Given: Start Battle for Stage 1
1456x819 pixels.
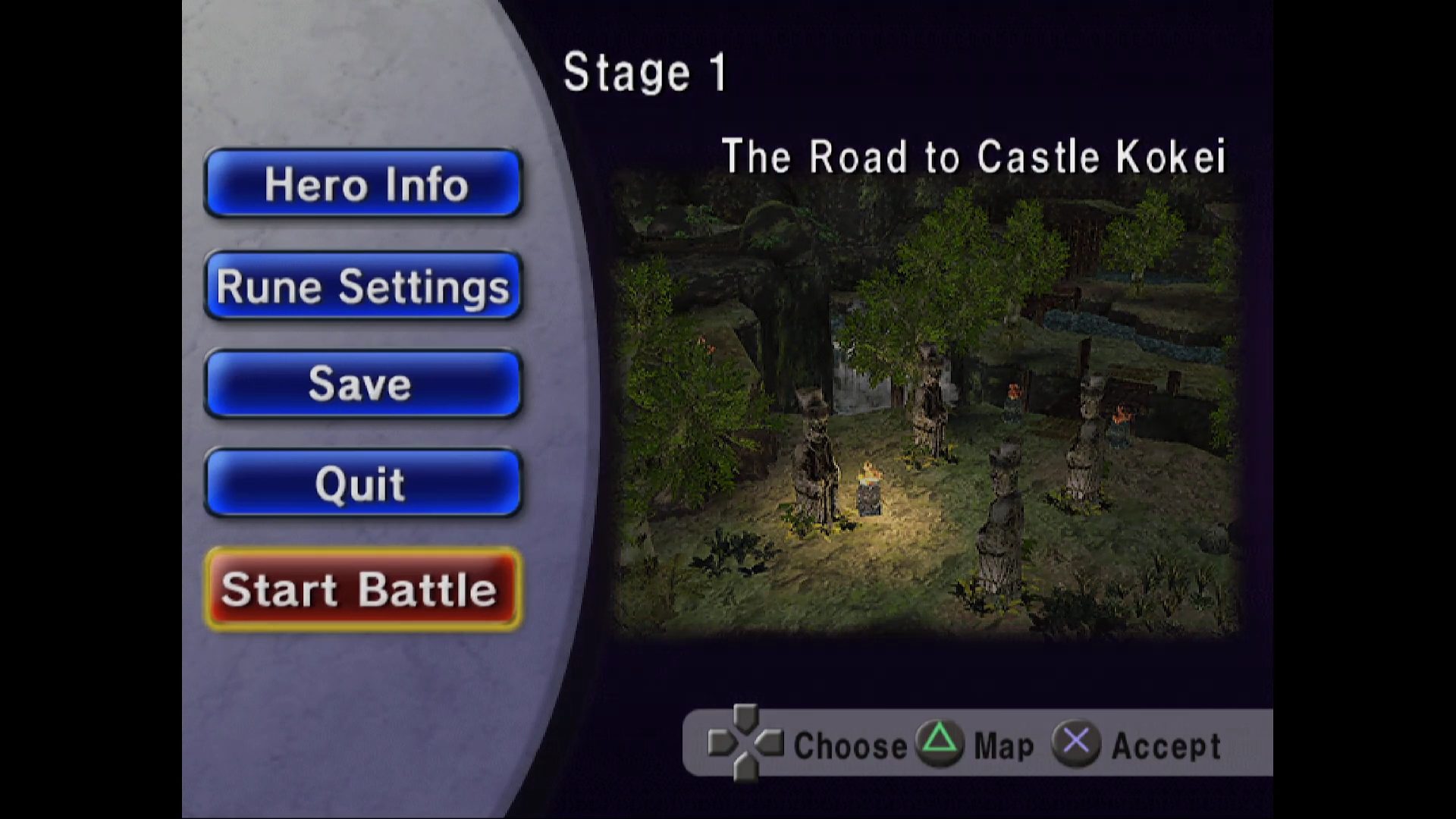Looking at the screenshot, I should point(363,589).
